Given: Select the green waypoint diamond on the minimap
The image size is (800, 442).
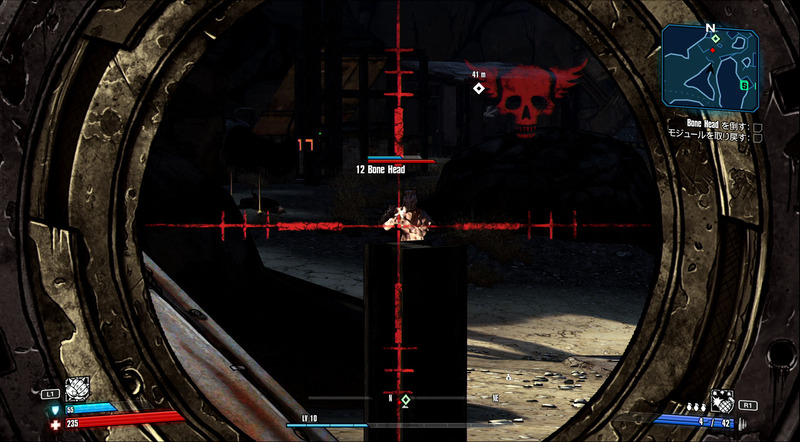Looking at the screenshot, I should point(715,38).
